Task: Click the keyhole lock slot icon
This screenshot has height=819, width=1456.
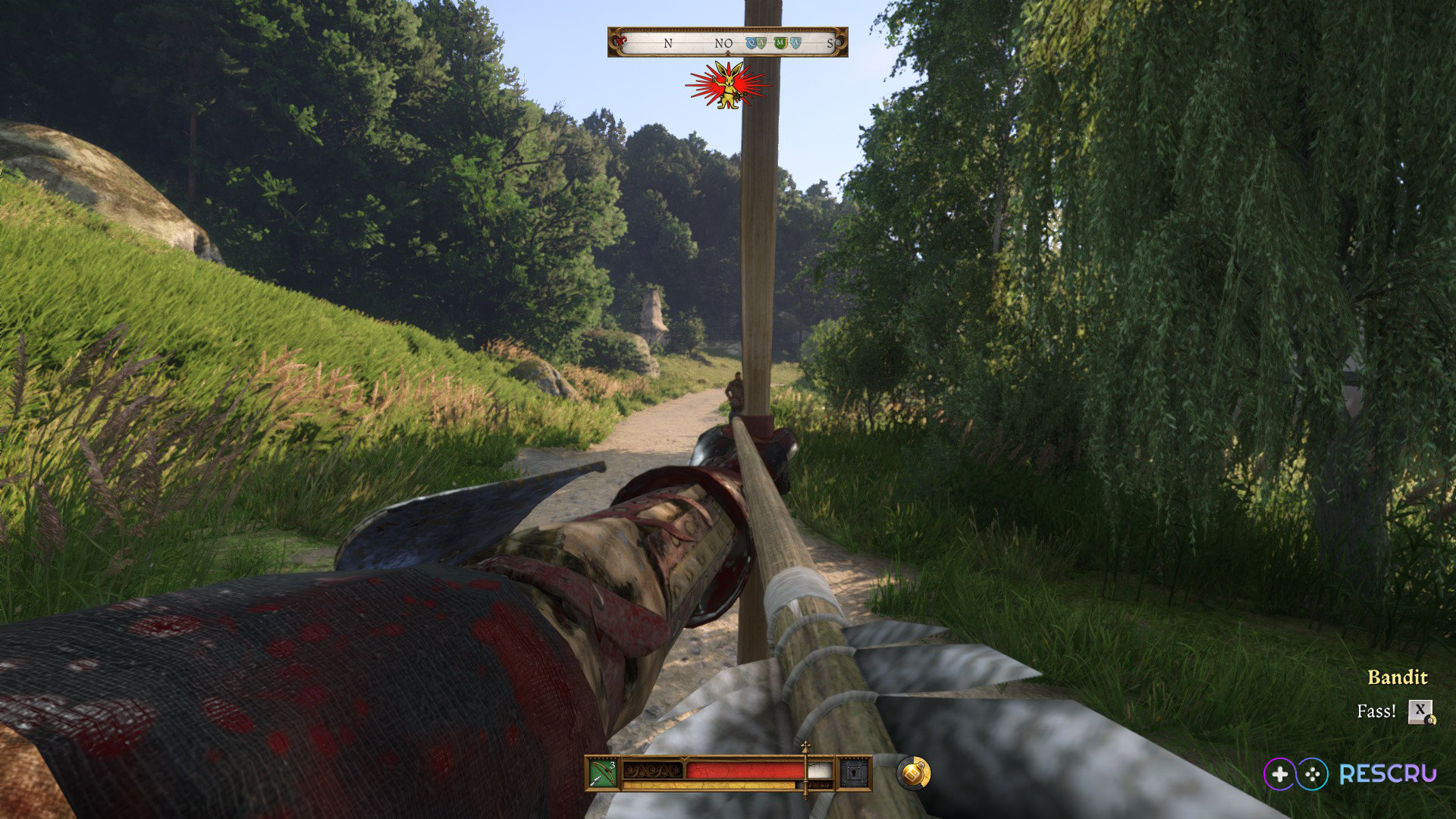Action: (x=854, y=773)
